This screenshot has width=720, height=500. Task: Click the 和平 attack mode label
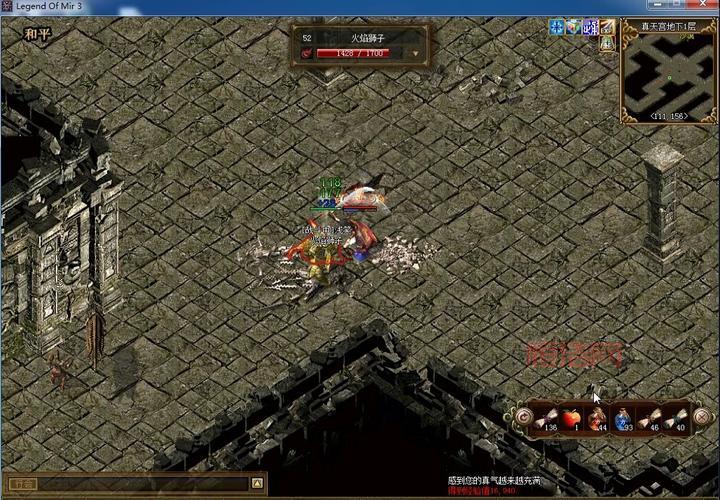38,33
